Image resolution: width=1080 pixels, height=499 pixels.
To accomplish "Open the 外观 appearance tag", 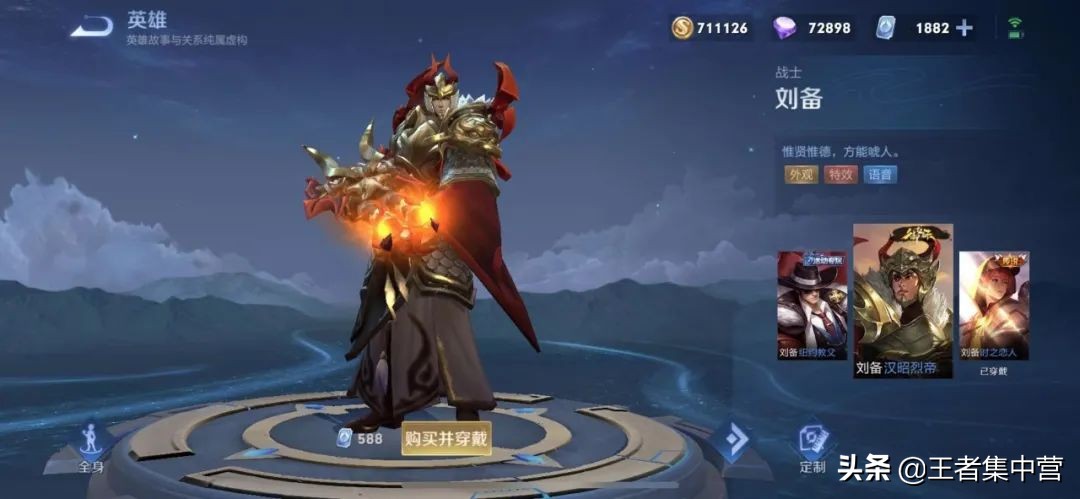I will click(x=802, y=174).
